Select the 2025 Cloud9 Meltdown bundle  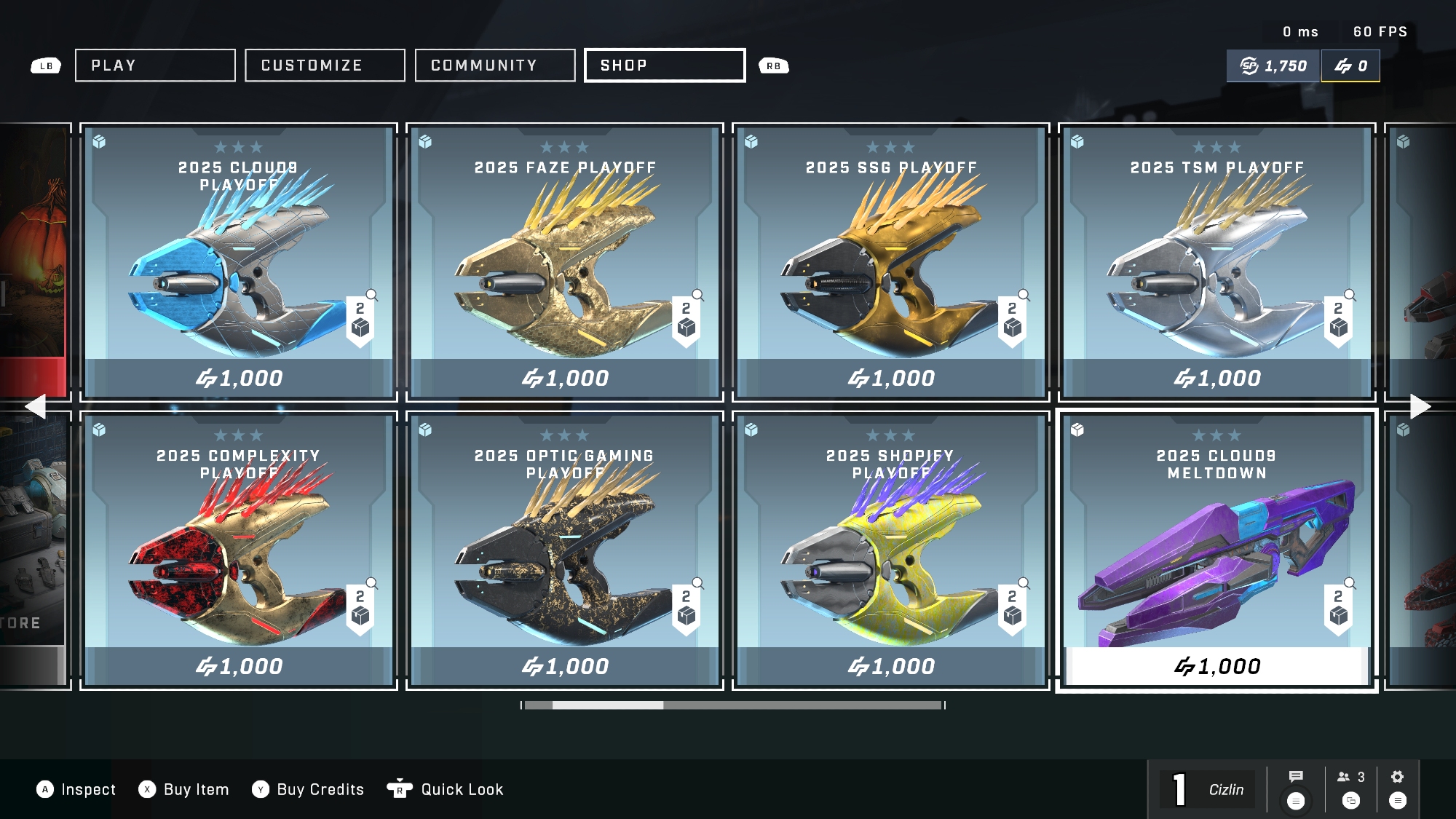coord(1217,550)
